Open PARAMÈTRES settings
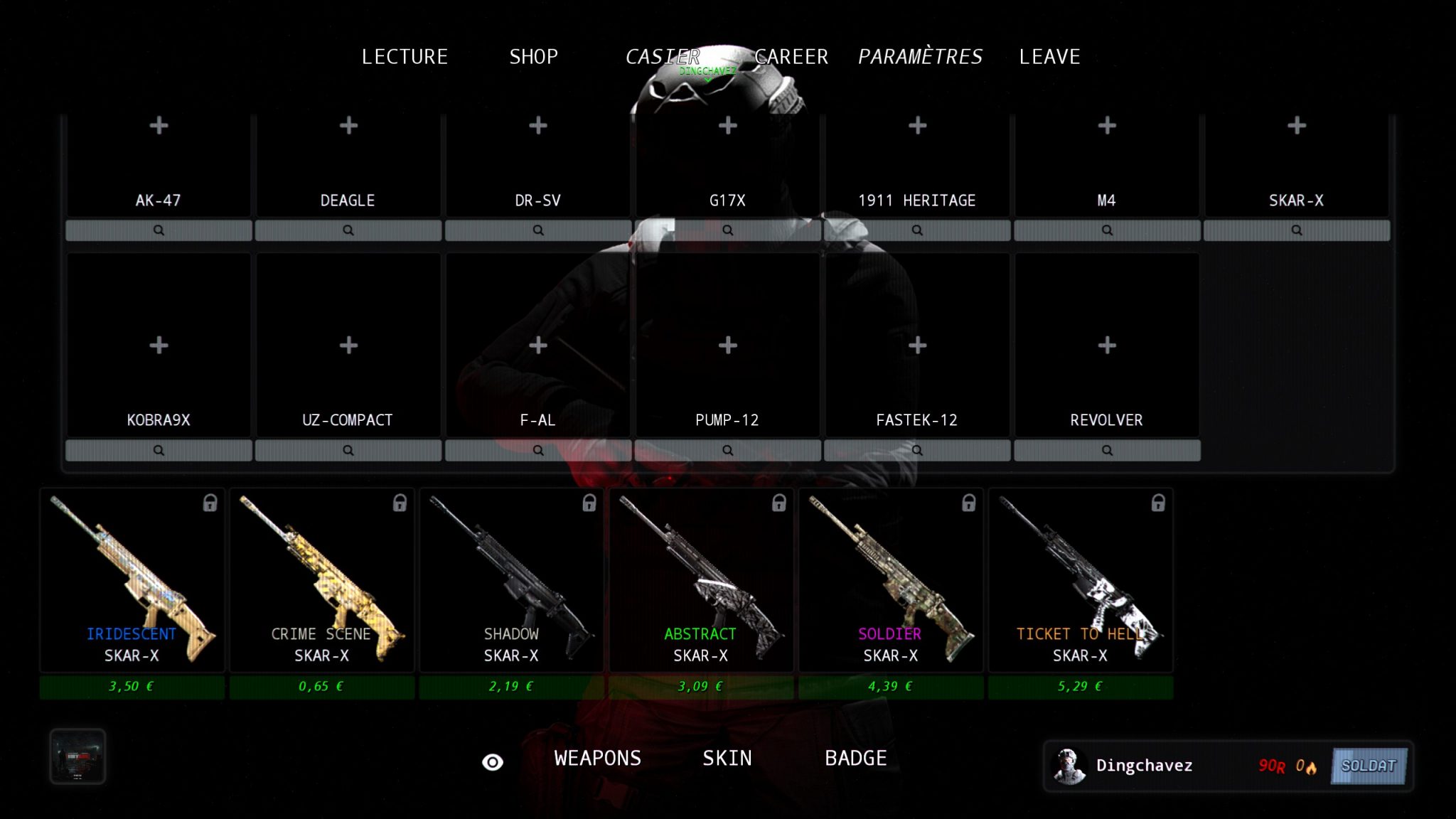 pyautogui.click(x=920, y=57)
